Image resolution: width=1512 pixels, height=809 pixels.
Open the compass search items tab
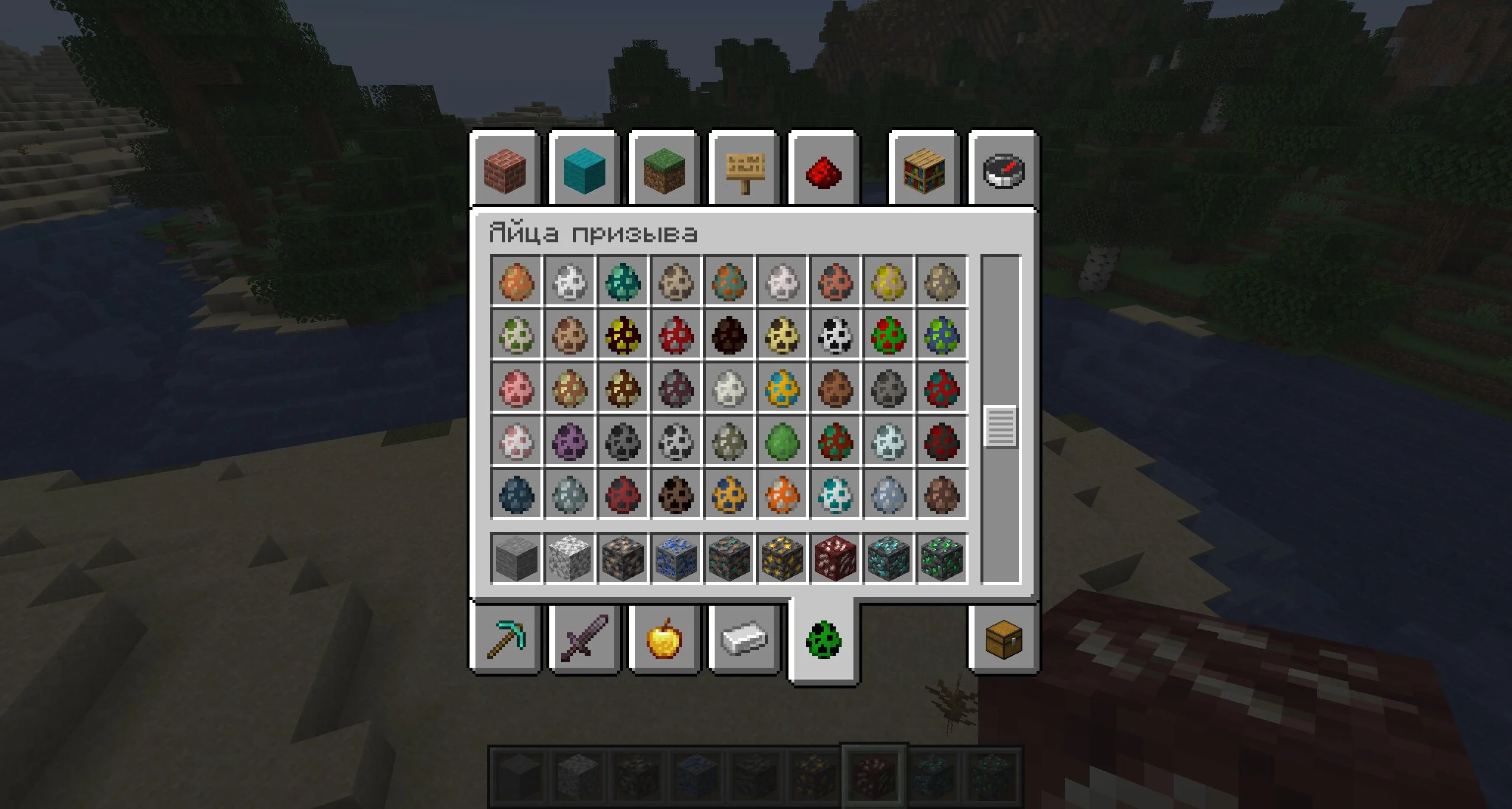click(x=1003, y=170)
